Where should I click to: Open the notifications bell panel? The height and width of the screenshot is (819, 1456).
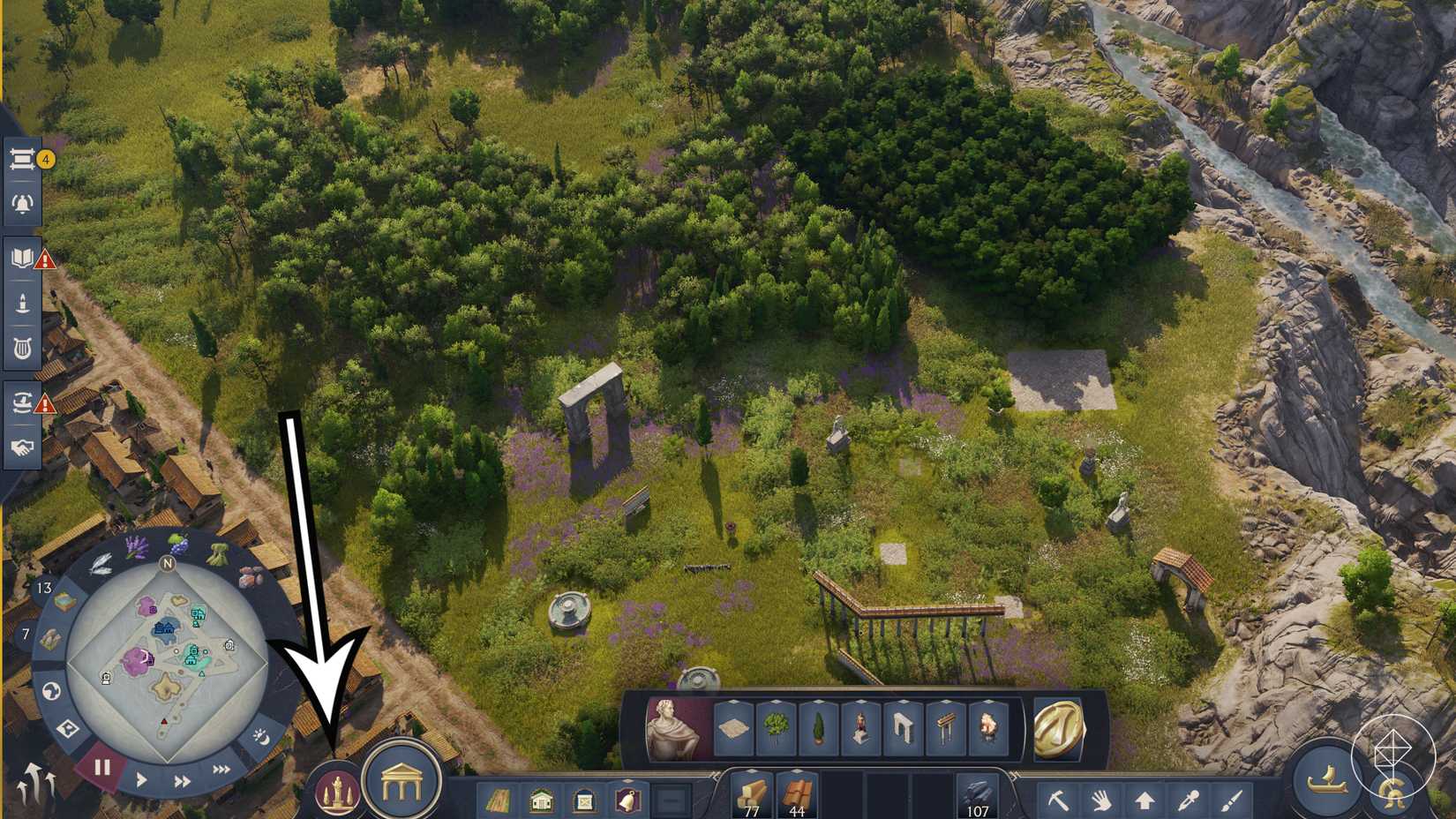point(24,201)
